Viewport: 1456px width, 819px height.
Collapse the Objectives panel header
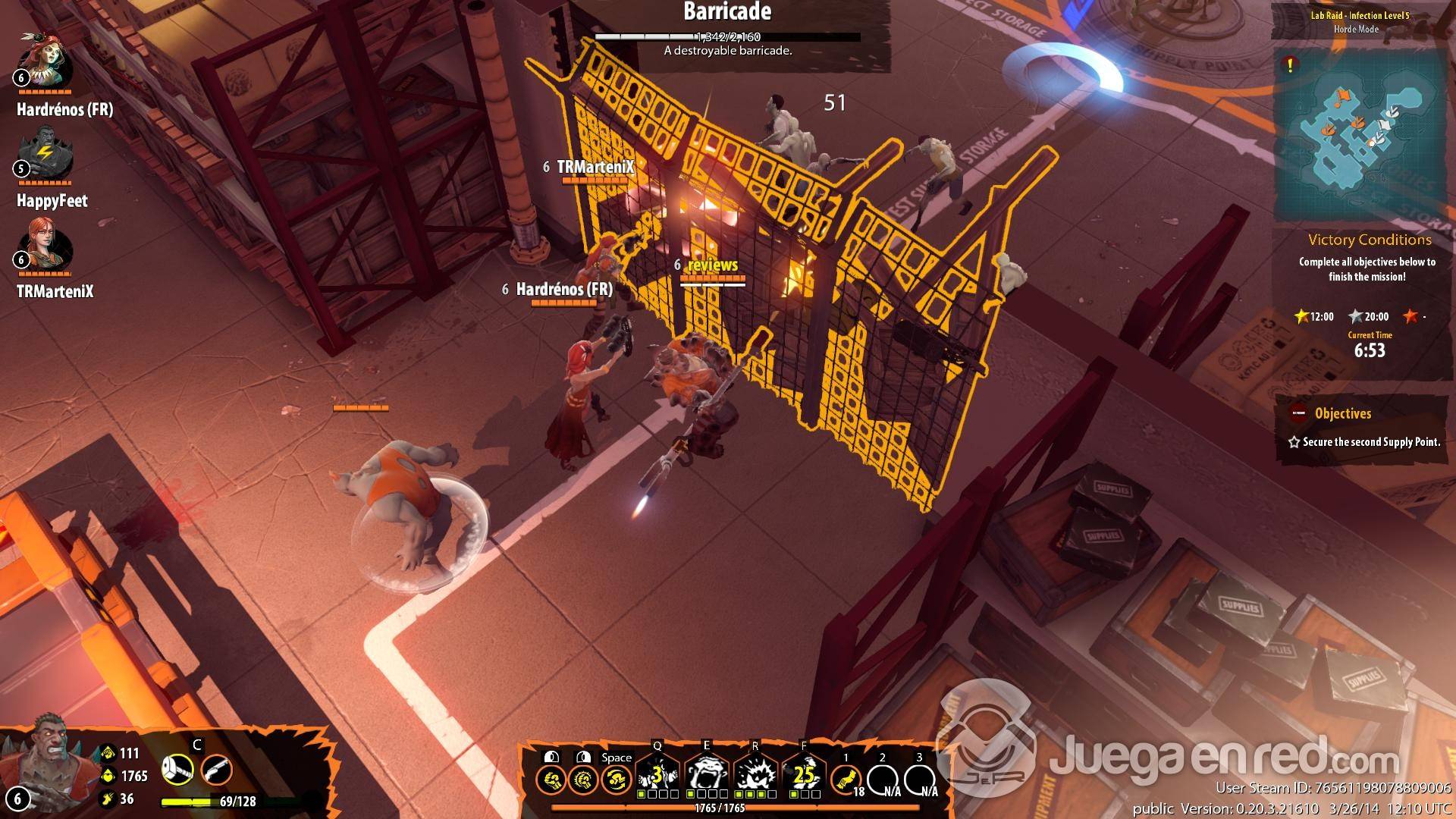point(1342,414)
